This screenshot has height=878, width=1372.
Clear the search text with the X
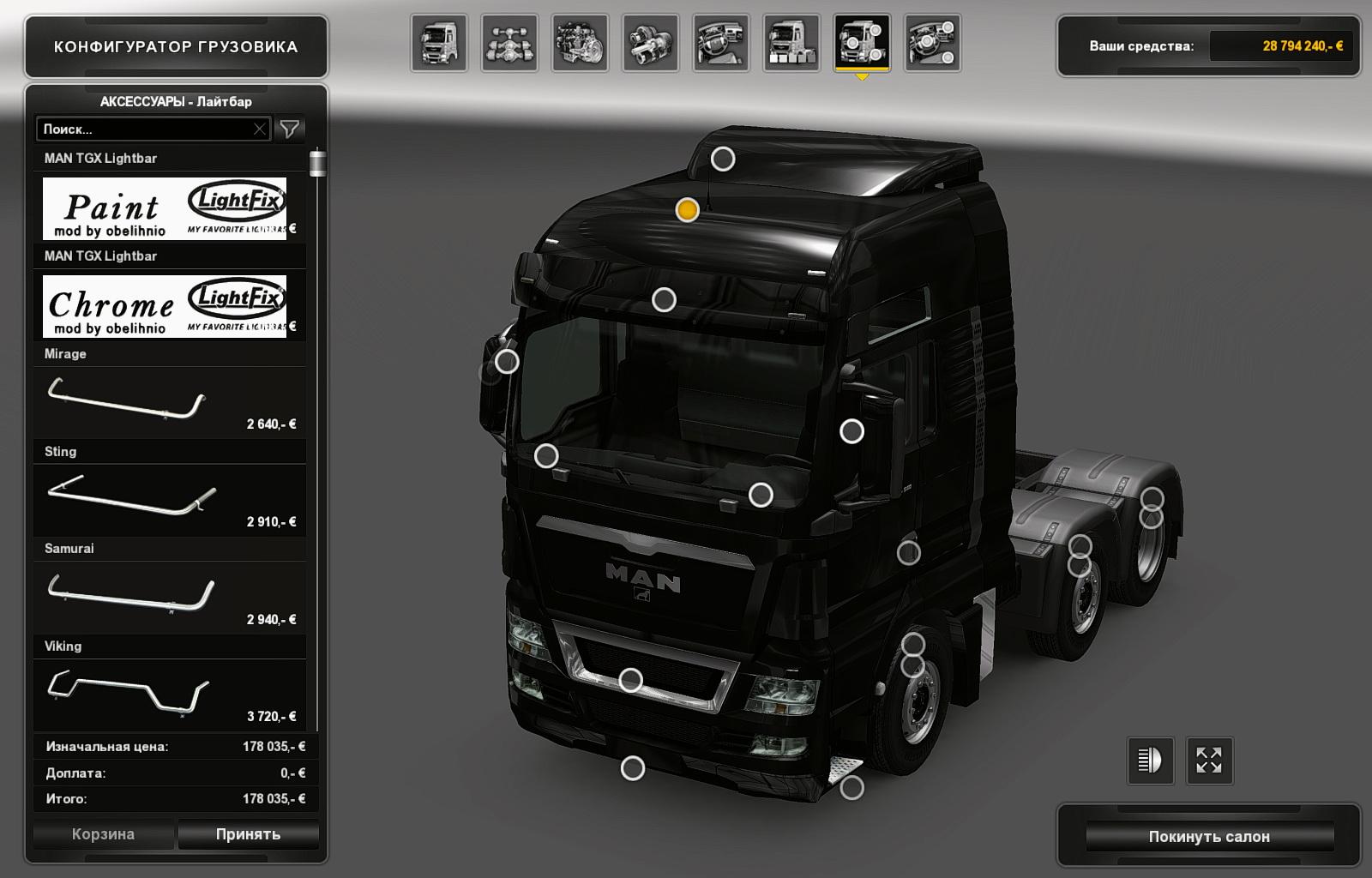pos(260,129)
